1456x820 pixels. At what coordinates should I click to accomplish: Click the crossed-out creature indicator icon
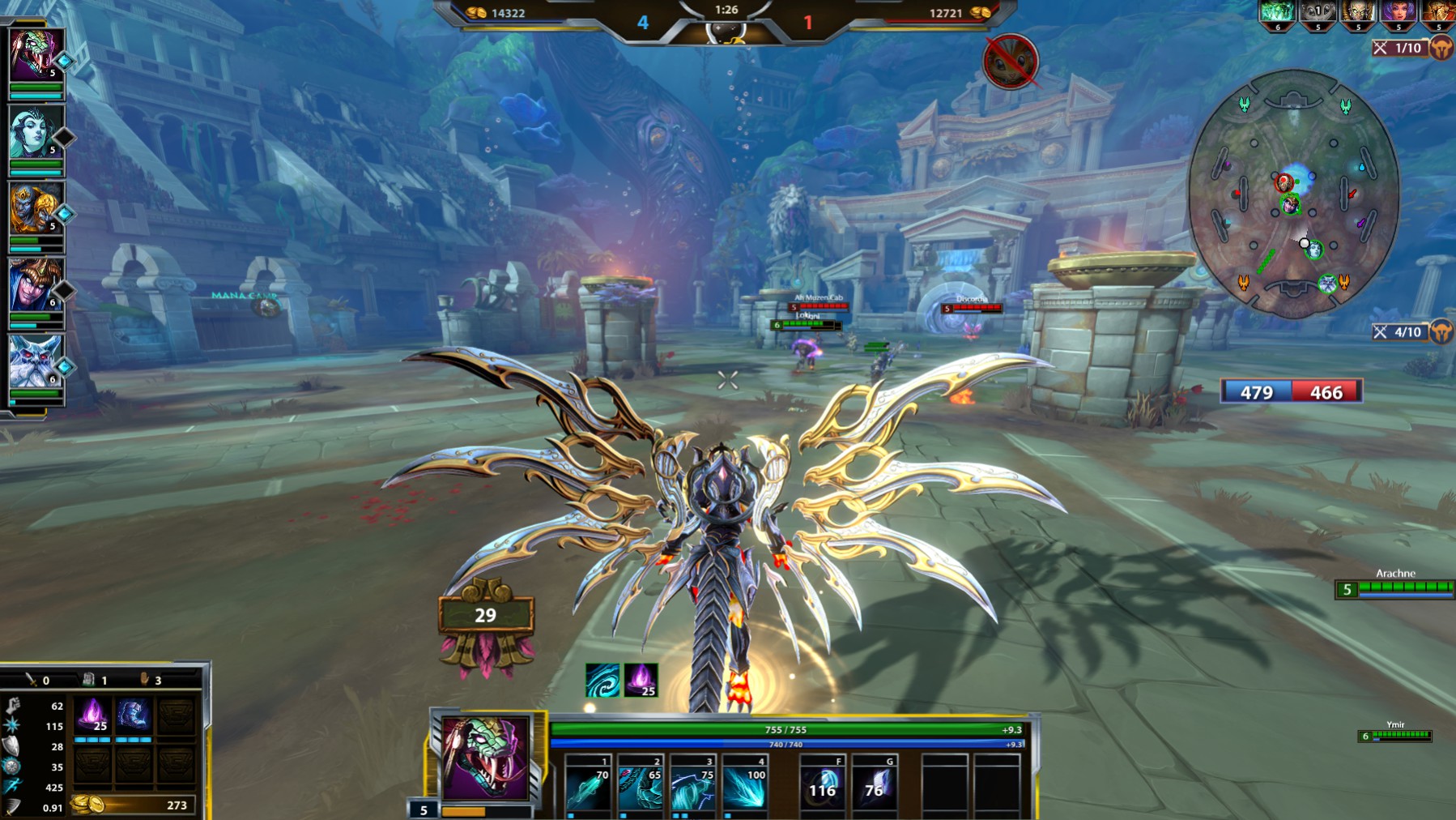coord(1010,62)
